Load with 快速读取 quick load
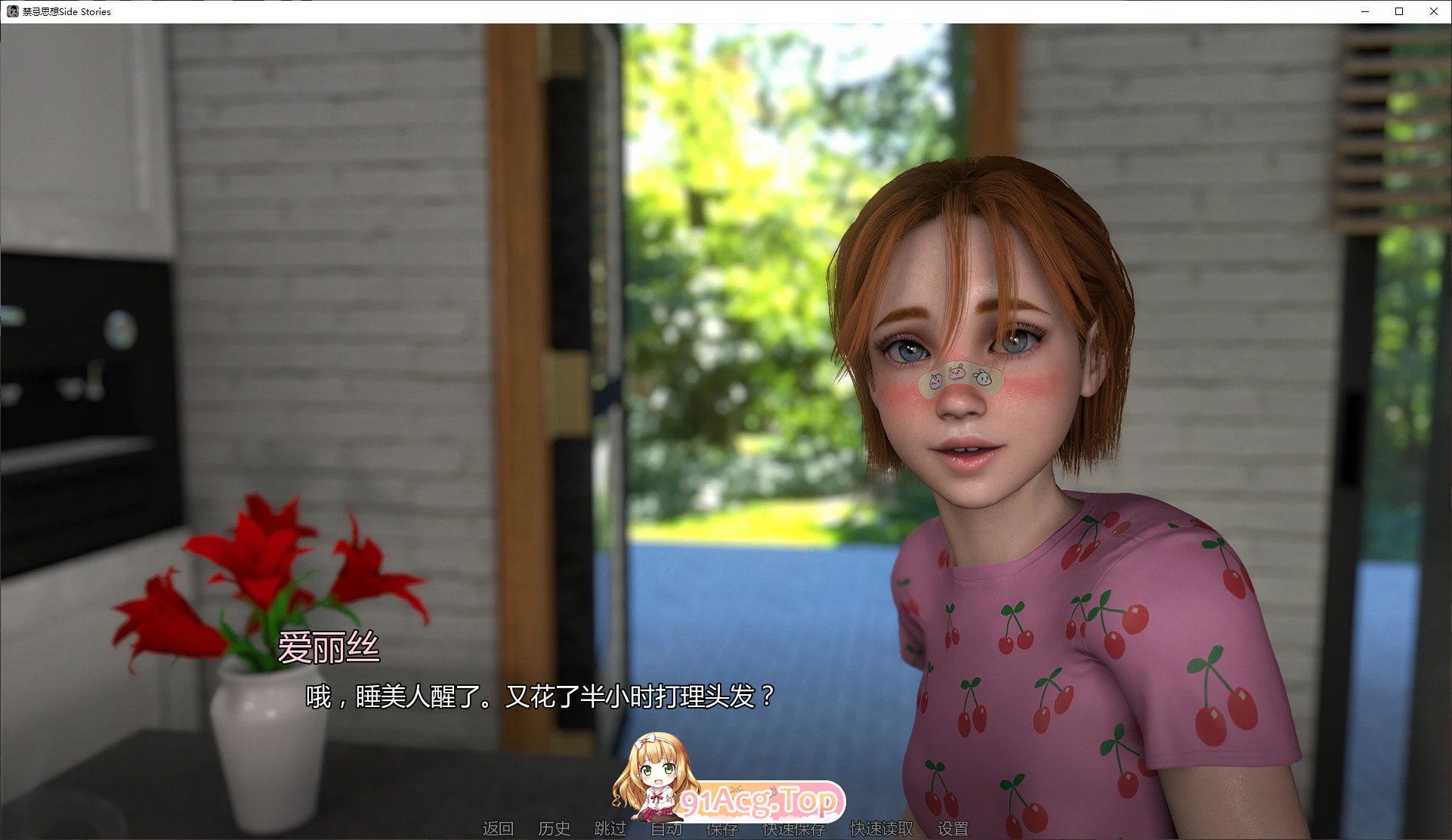Viewport: 1452px width, 840px height. click(x=881, y=829)
